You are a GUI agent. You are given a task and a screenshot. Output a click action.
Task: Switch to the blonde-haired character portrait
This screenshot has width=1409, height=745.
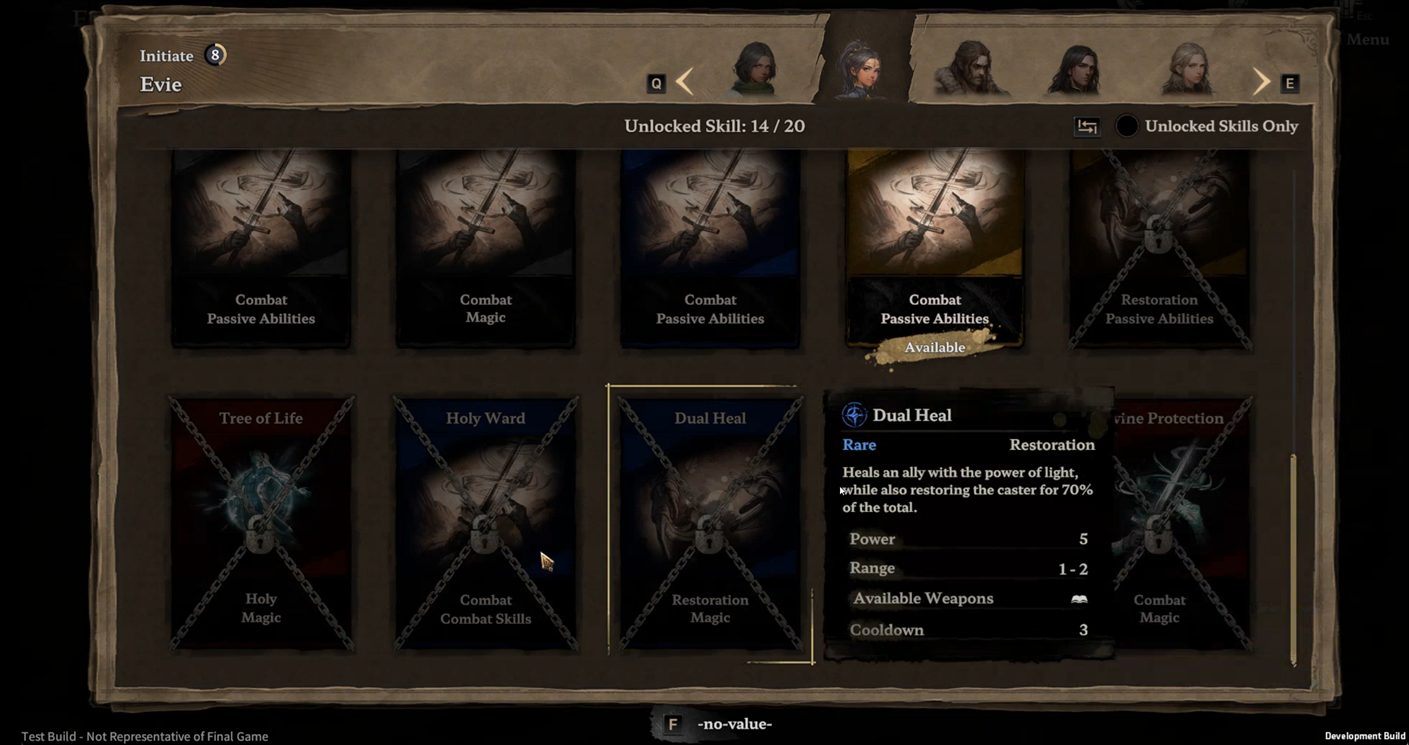coord(1188,70)
